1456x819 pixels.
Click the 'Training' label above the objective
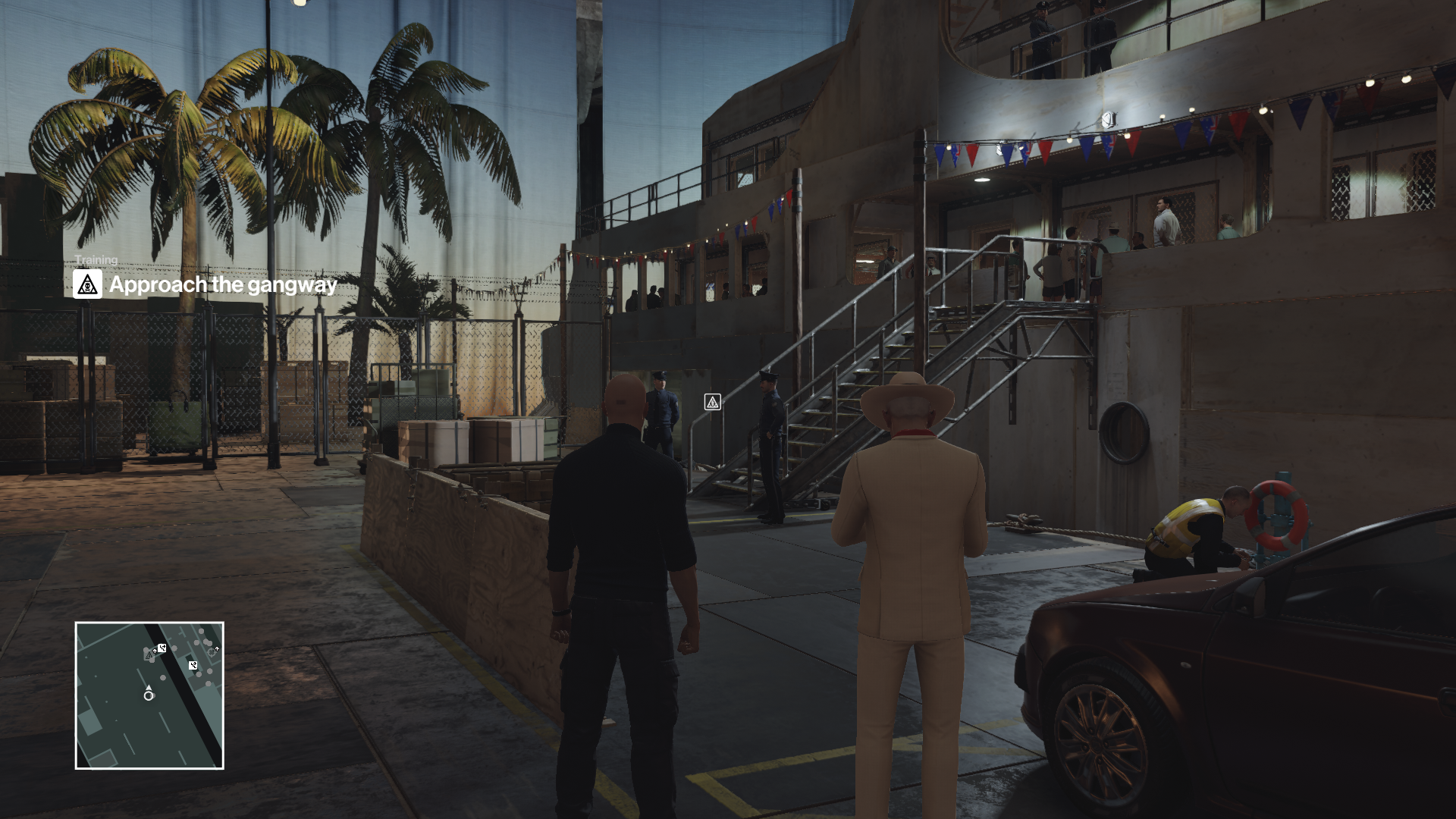[x=97, y=259]
